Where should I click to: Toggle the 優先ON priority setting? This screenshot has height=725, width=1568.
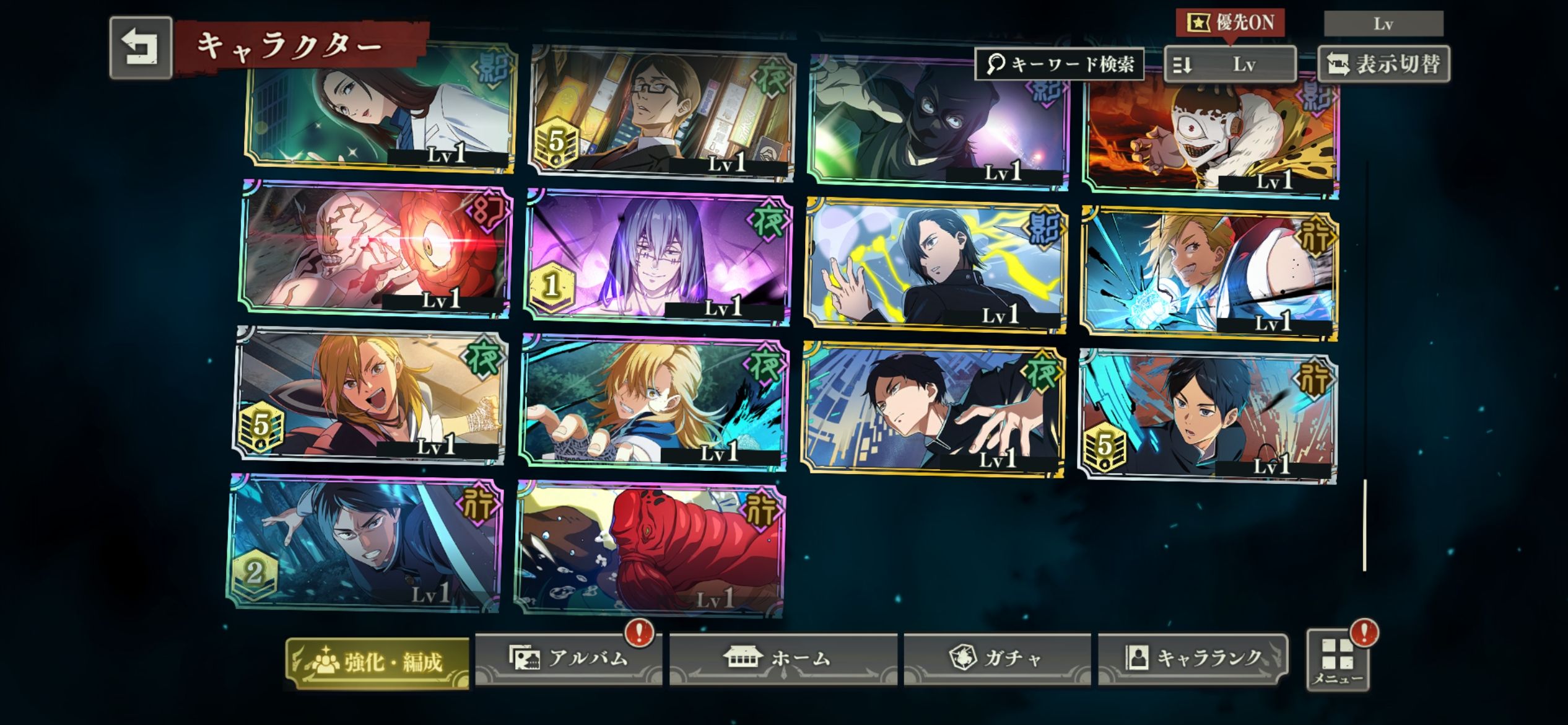(1230, 24)
